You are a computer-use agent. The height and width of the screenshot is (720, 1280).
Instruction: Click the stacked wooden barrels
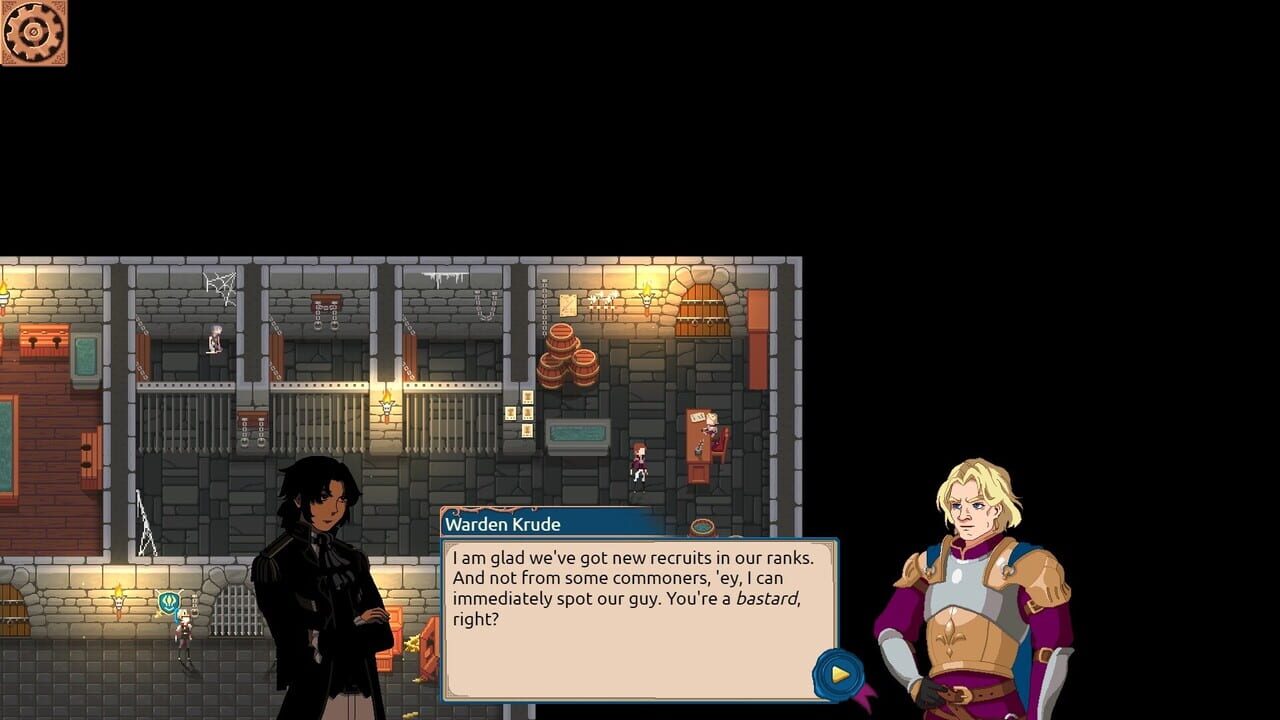(568, 354)
